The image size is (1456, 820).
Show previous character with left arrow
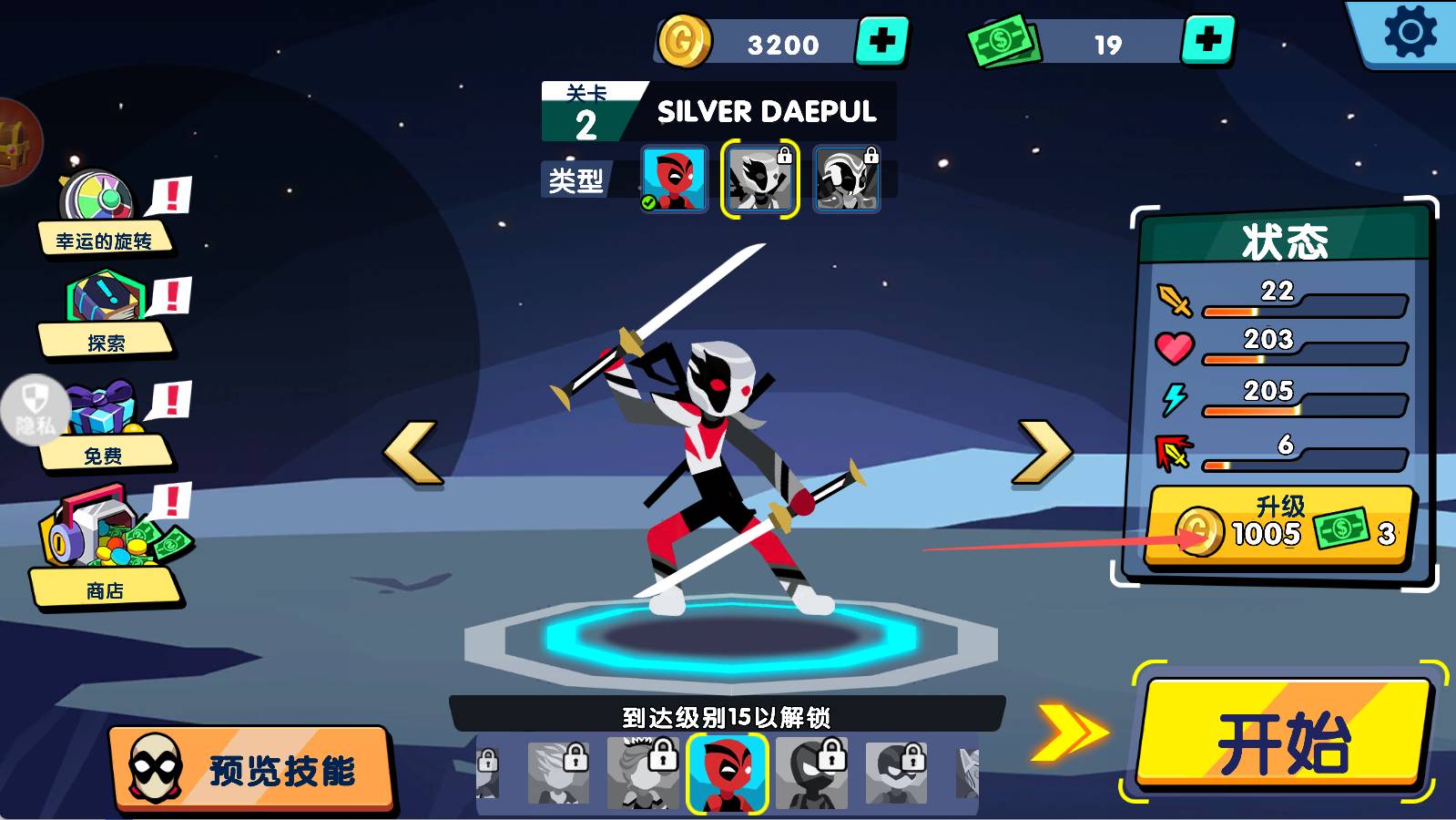(412, 451)
